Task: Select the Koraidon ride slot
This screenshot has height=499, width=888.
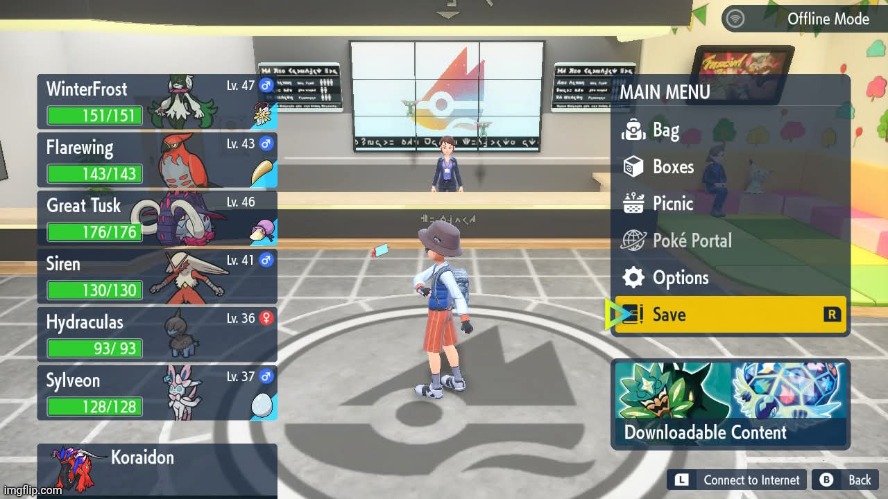Action: click(157, 470)
